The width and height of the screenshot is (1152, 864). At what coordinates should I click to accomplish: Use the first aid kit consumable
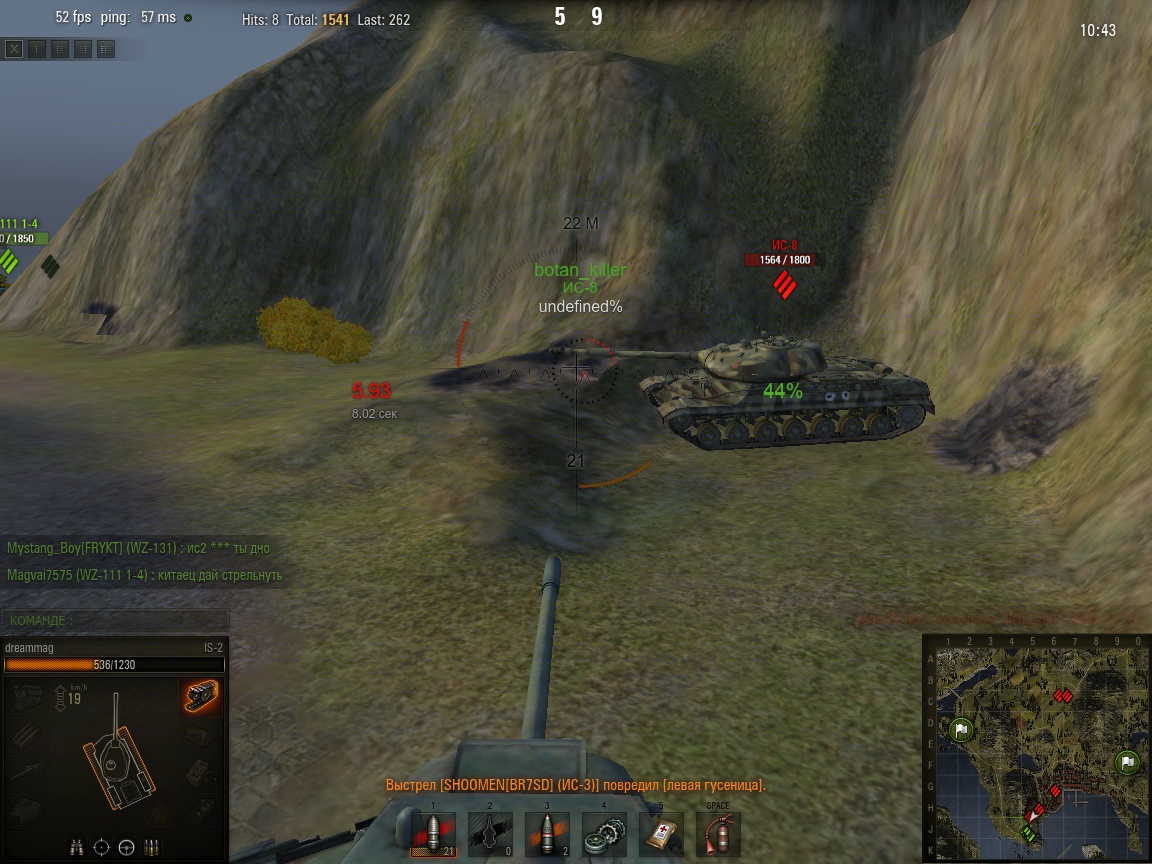pos(661,833)
